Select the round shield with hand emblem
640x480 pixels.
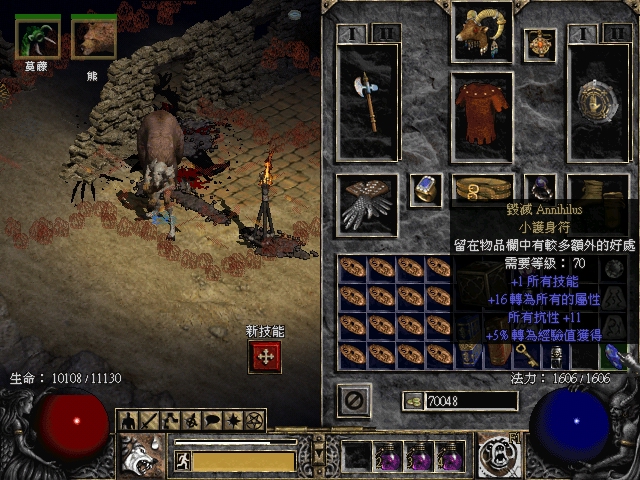598,102
